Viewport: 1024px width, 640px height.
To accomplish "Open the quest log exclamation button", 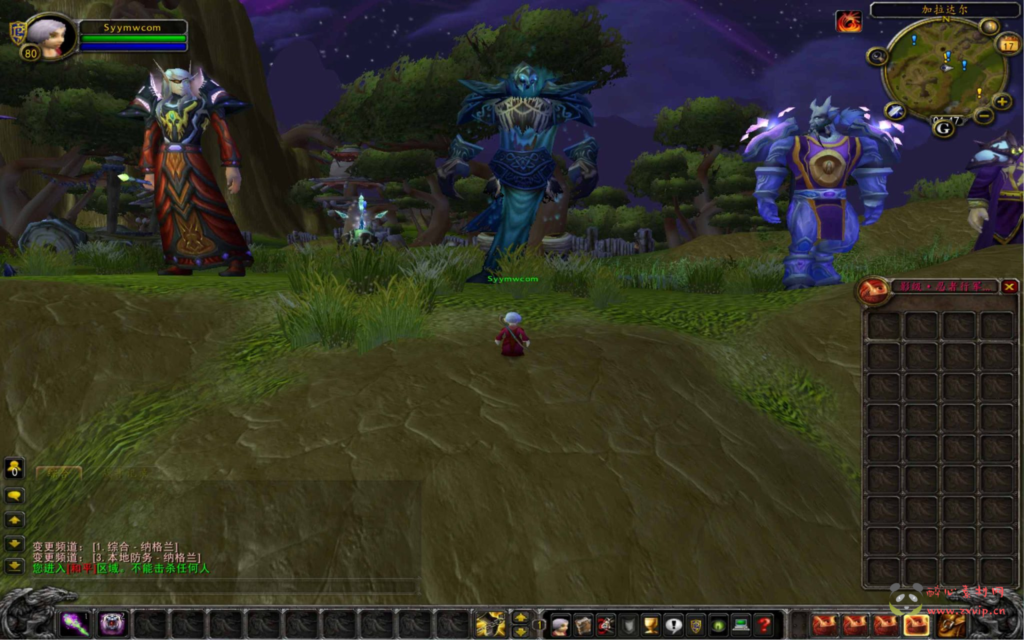I will [x=673, y=626].
